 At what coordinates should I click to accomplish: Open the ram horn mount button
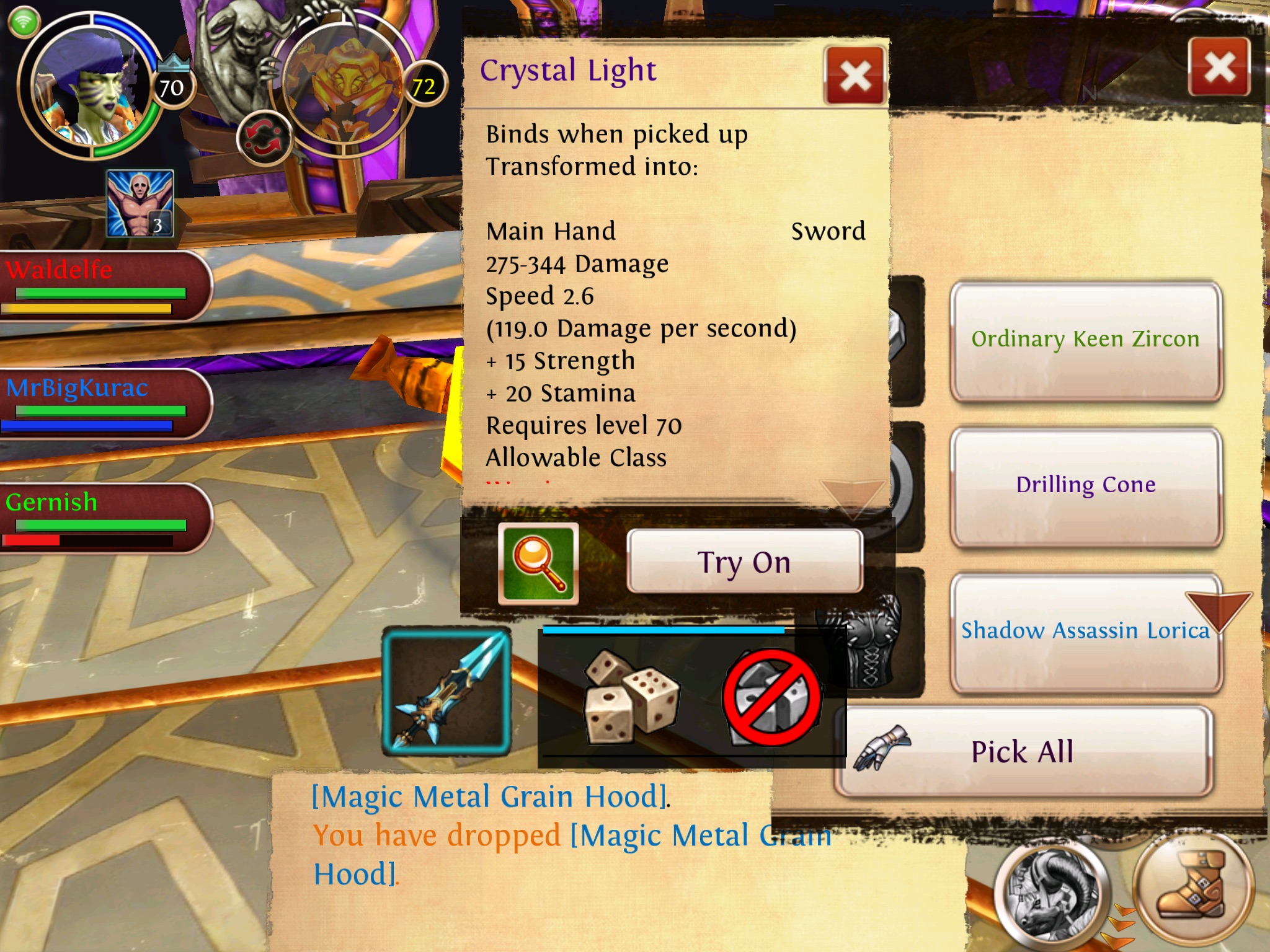click(1051, 892)
